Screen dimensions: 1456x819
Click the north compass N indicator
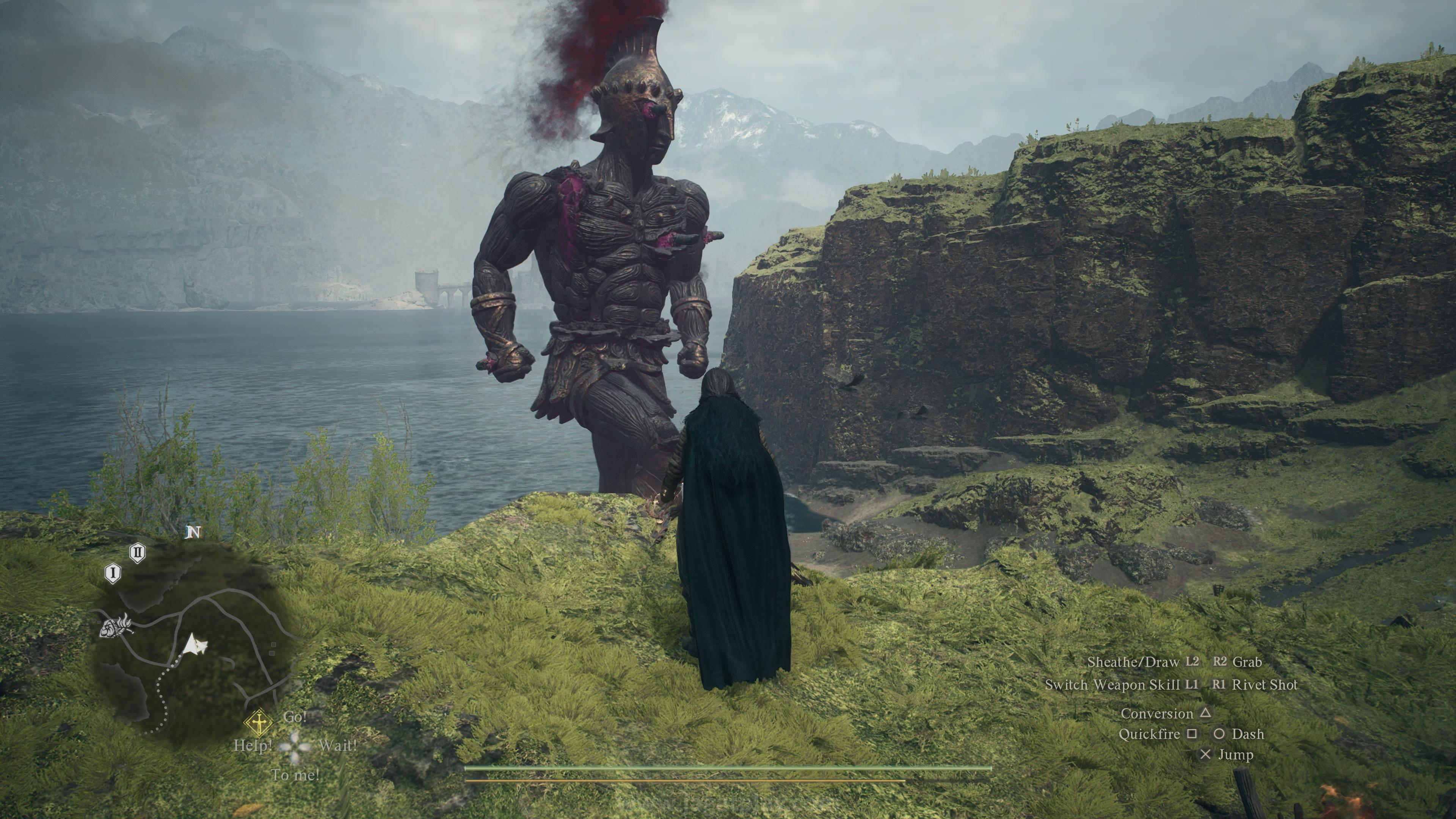193,532
